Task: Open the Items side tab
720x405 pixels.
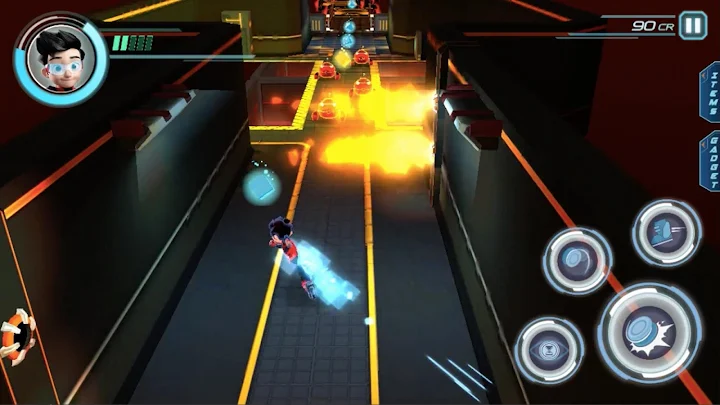Action: pos(711,91)
